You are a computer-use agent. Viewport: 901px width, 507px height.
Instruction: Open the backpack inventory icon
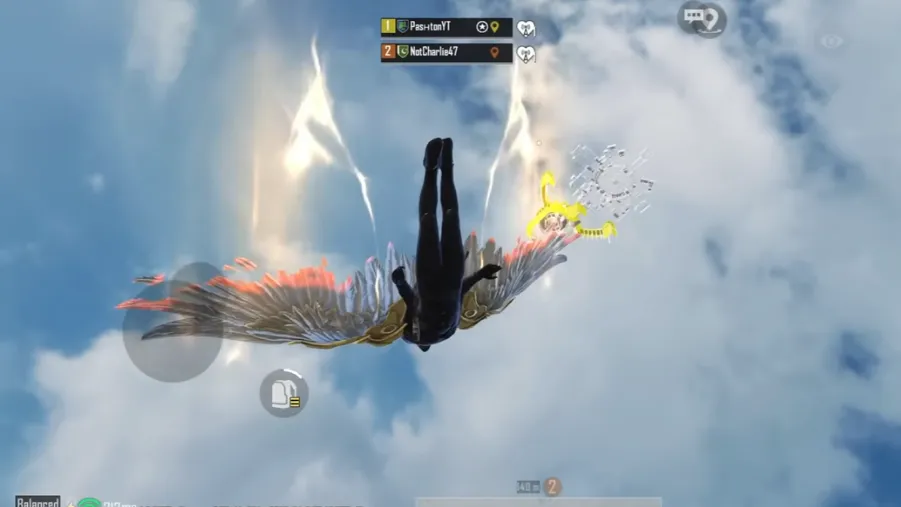(x=284, y=392)
